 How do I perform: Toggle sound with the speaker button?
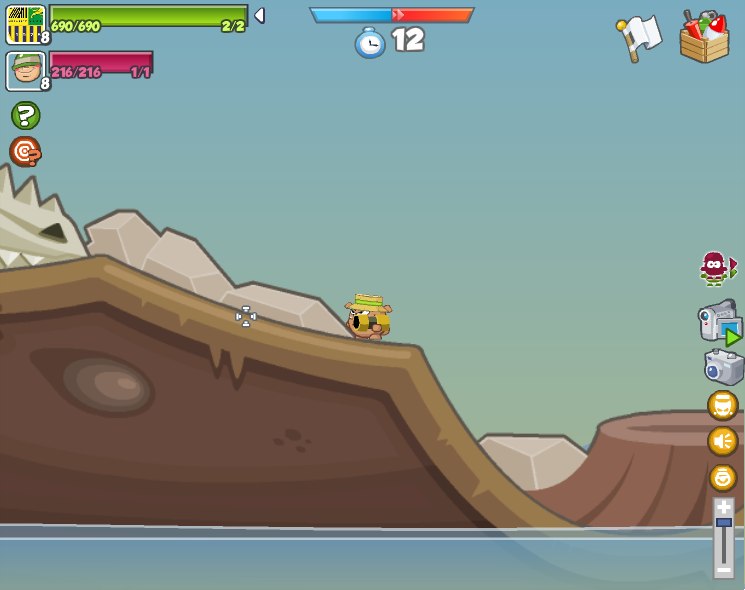click(x=722, y=441)
